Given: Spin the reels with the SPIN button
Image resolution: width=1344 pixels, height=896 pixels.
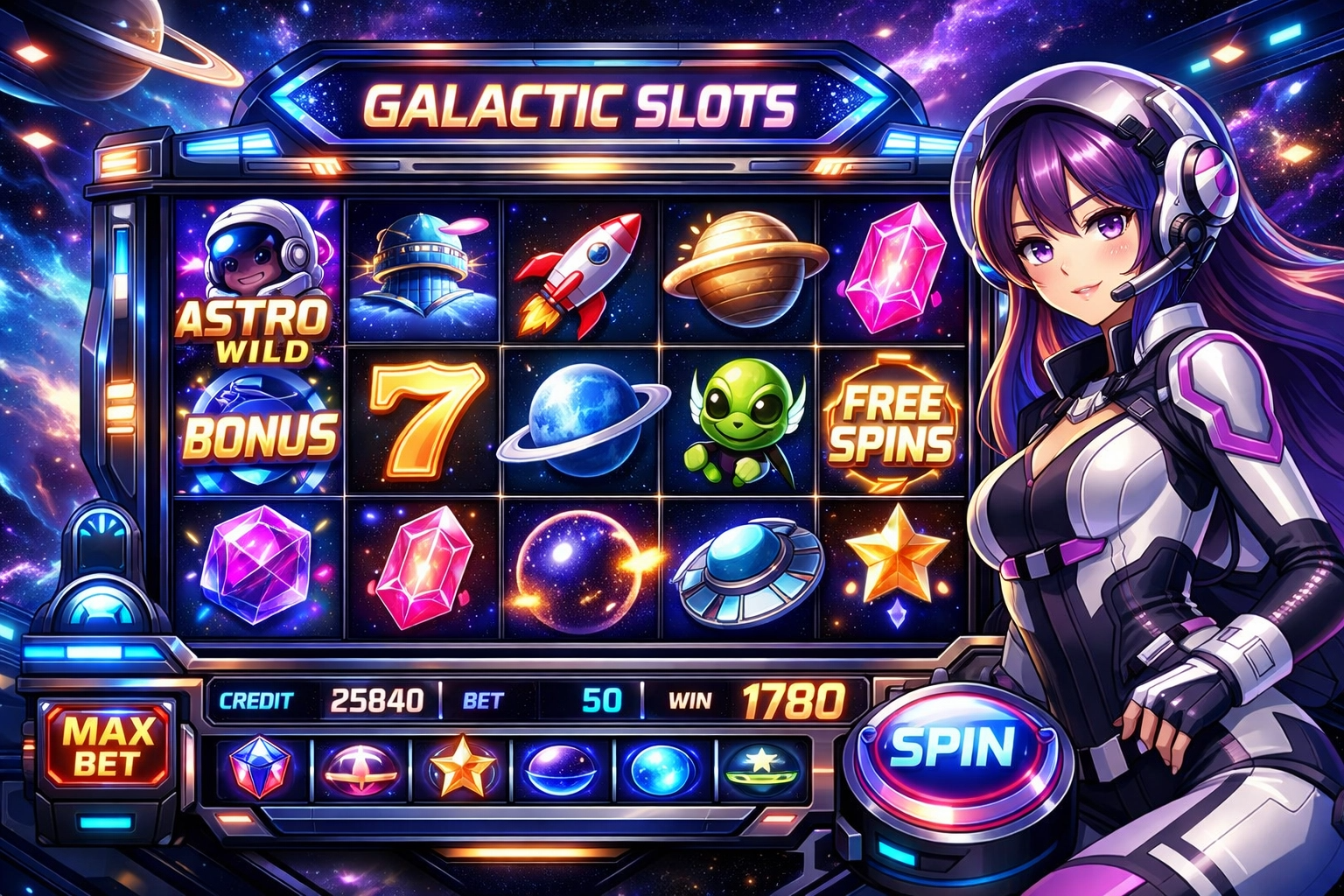Looking at the screenshot, I should [950, 745].
